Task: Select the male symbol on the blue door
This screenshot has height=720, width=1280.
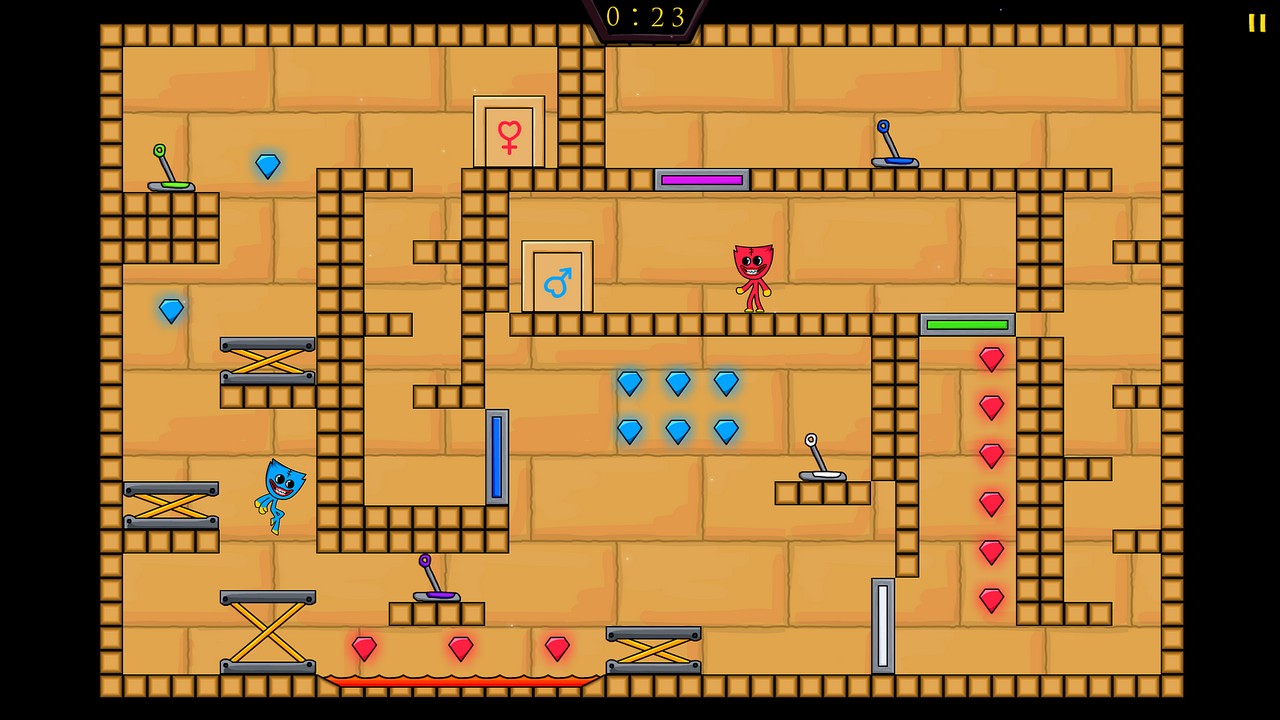Action: [558, 281]
